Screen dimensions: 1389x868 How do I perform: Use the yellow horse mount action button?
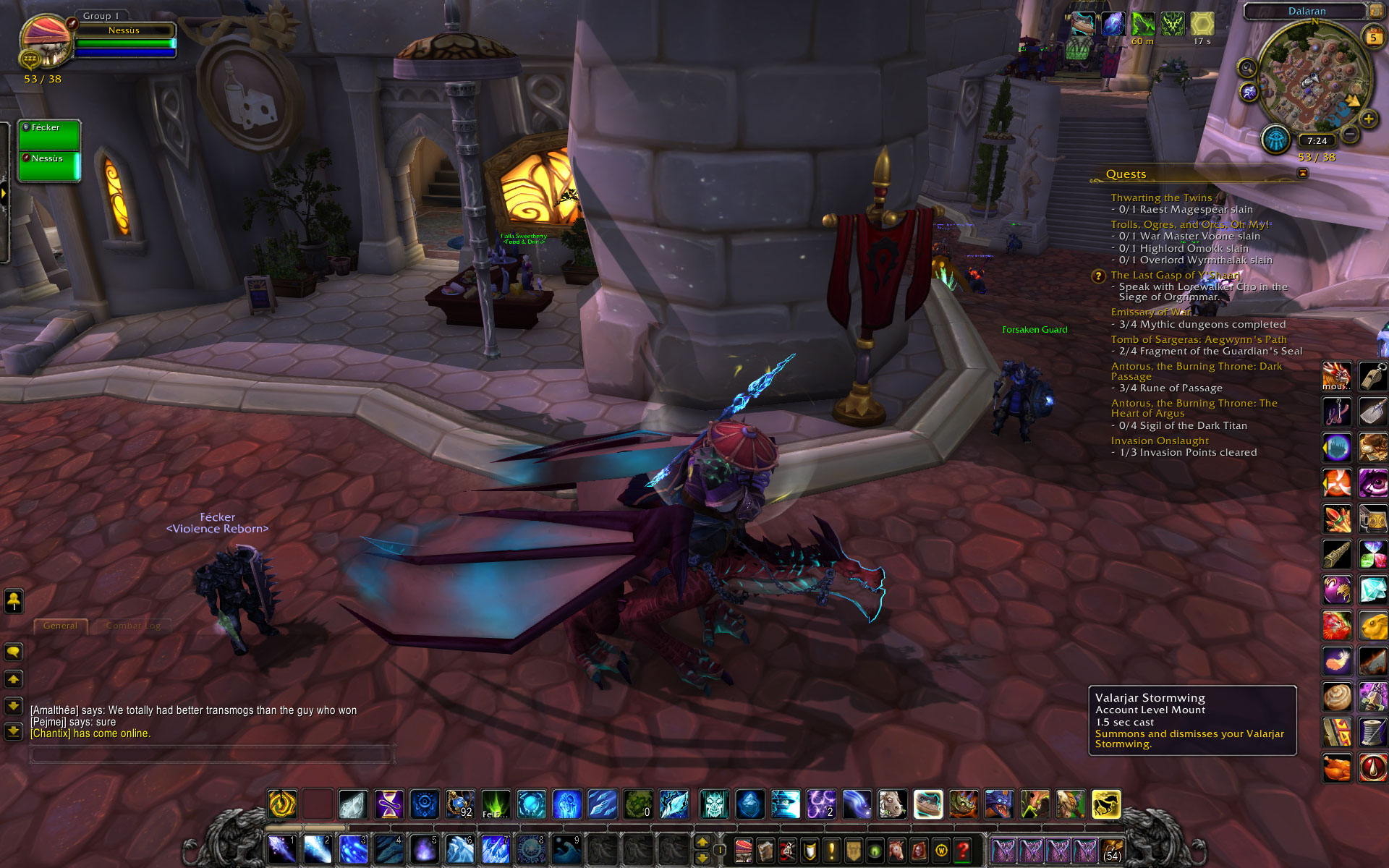[1105, 804]
